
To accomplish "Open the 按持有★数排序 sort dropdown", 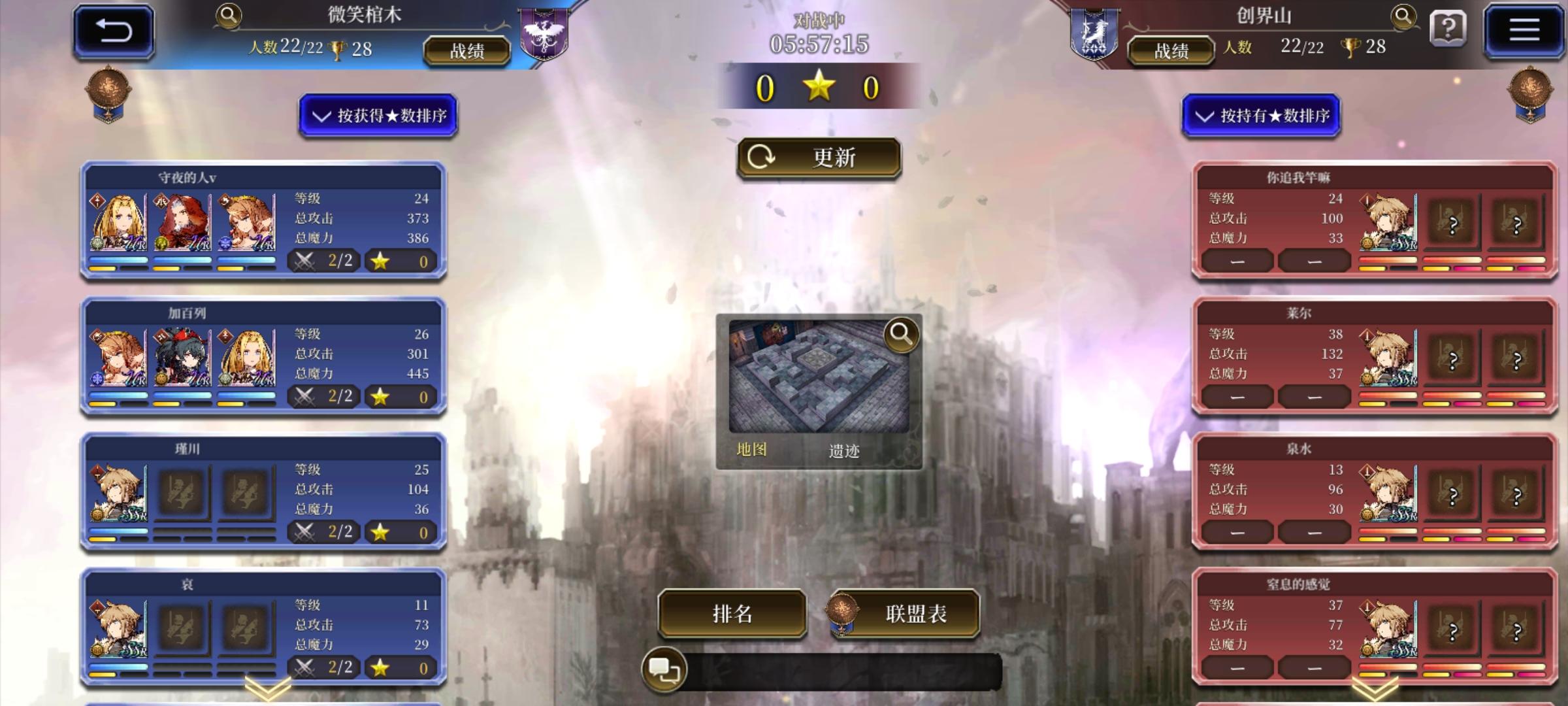I will coord(1262,116).
